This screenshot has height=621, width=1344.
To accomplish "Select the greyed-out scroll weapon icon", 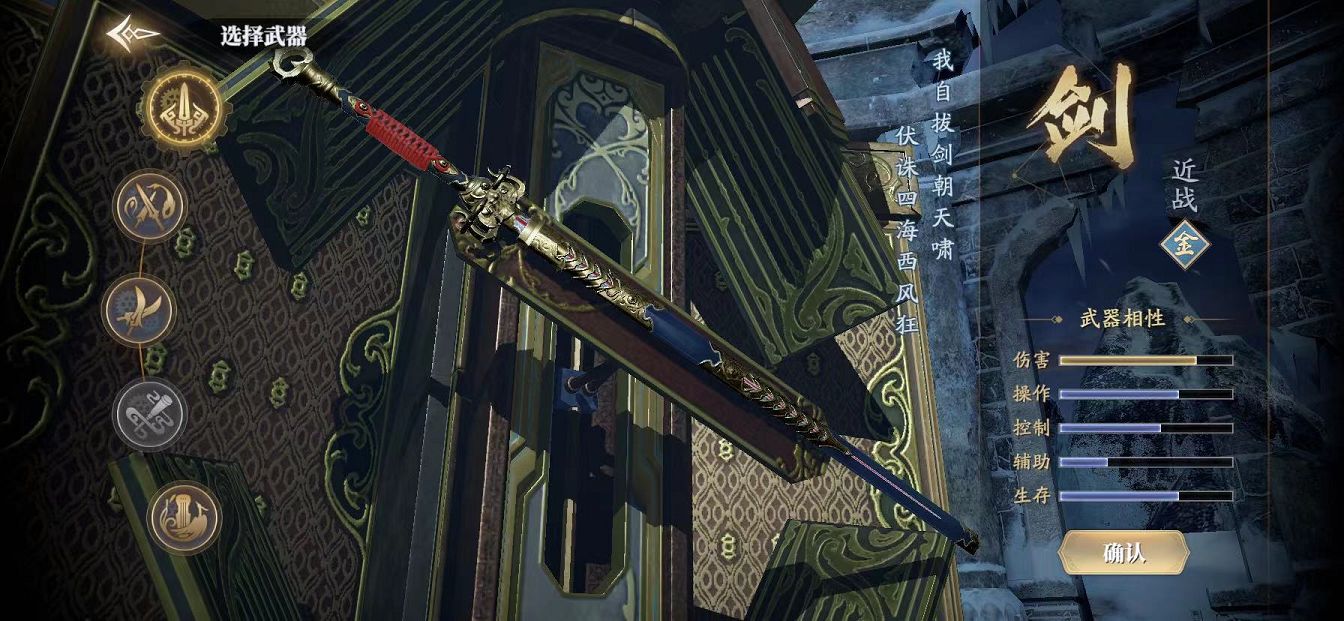I will [x=150, y=414].
